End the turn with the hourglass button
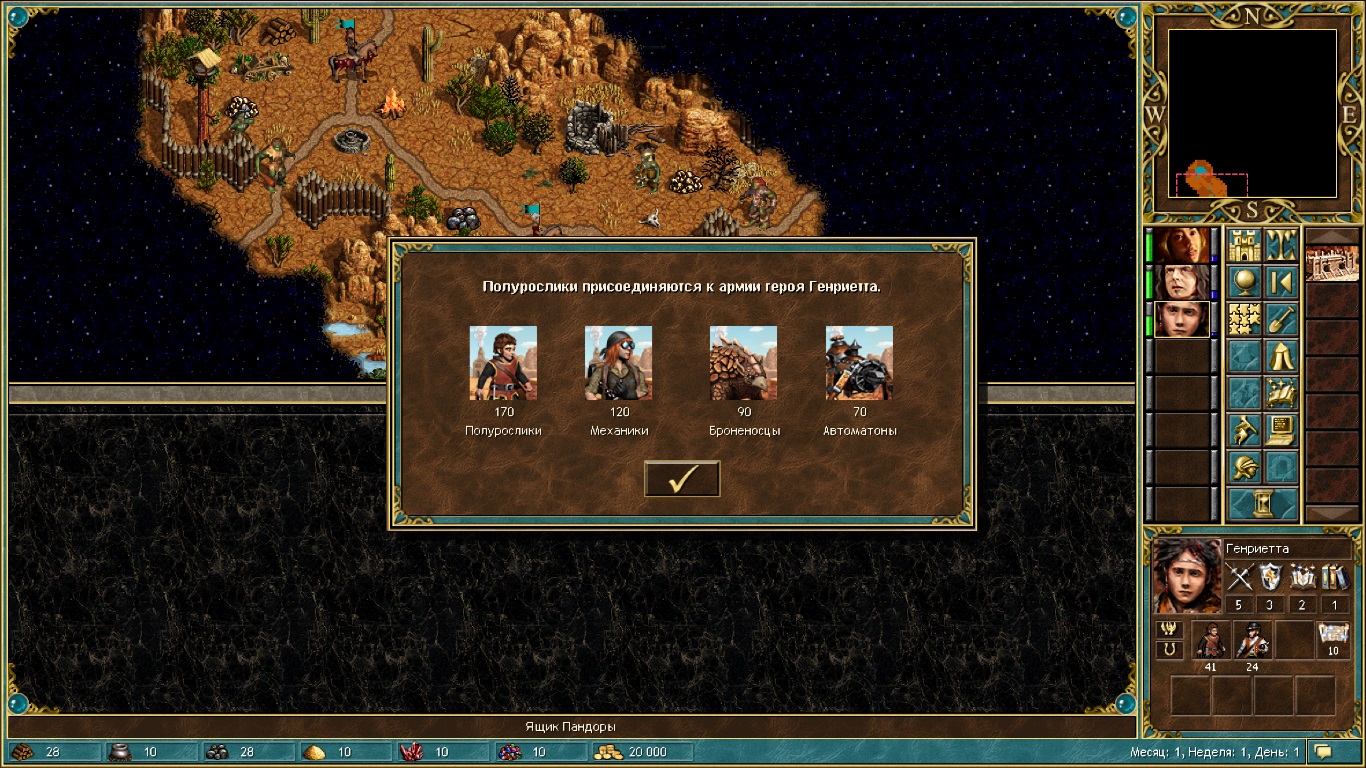The height and width of the screenshot is (768, 1366). [1262, 503]
